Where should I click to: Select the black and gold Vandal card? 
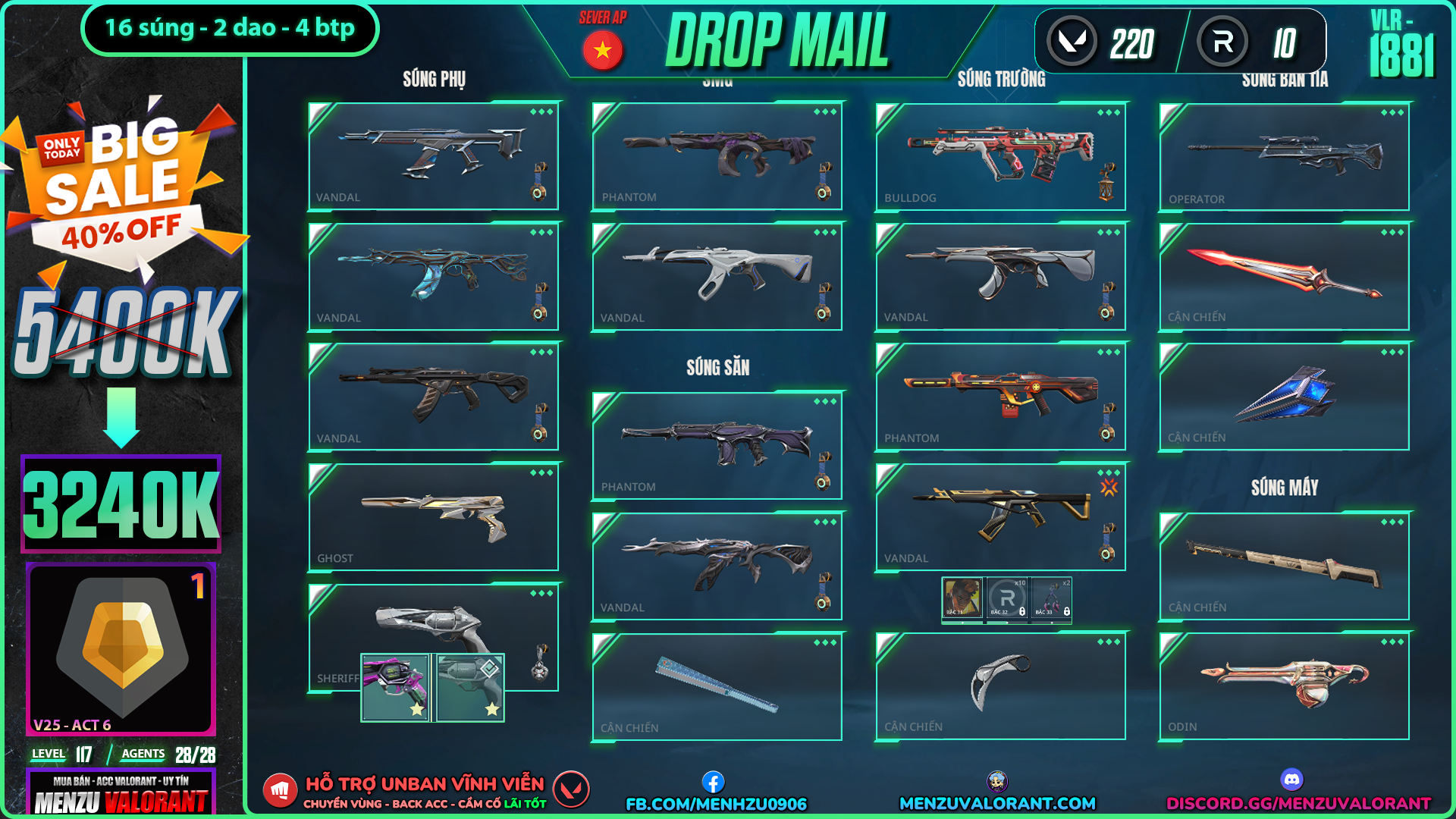click(1000, 517)
